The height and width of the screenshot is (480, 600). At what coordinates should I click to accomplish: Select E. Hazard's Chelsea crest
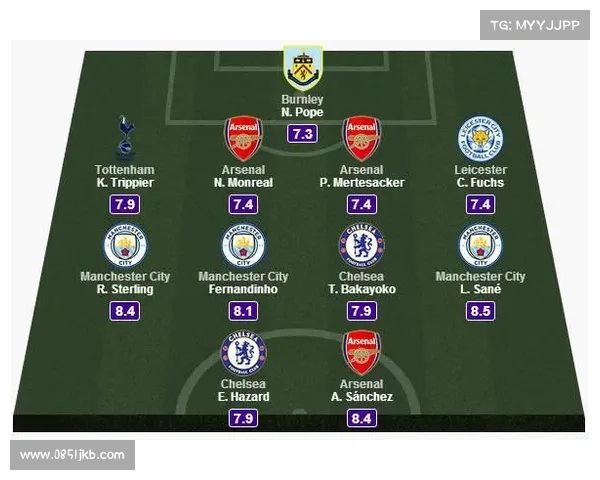[x=243, y=352]
